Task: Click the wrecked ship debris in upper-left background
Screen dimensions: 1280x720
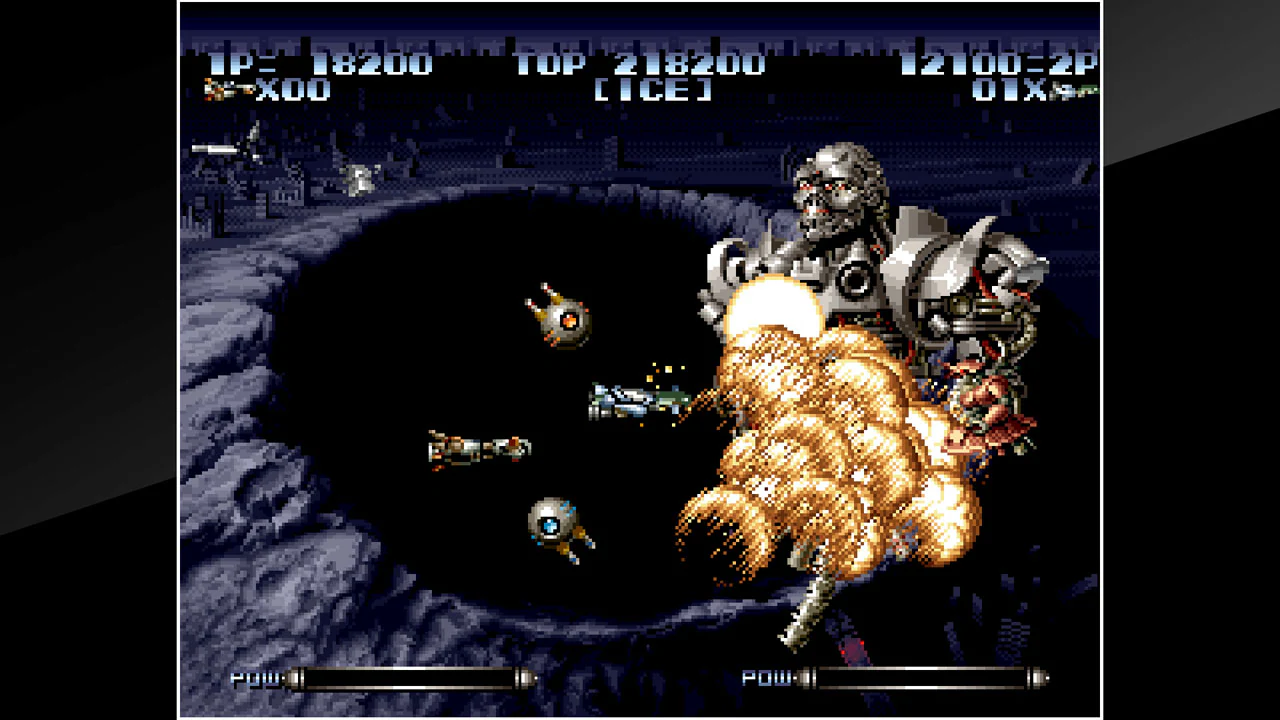Action: (215, 148)
